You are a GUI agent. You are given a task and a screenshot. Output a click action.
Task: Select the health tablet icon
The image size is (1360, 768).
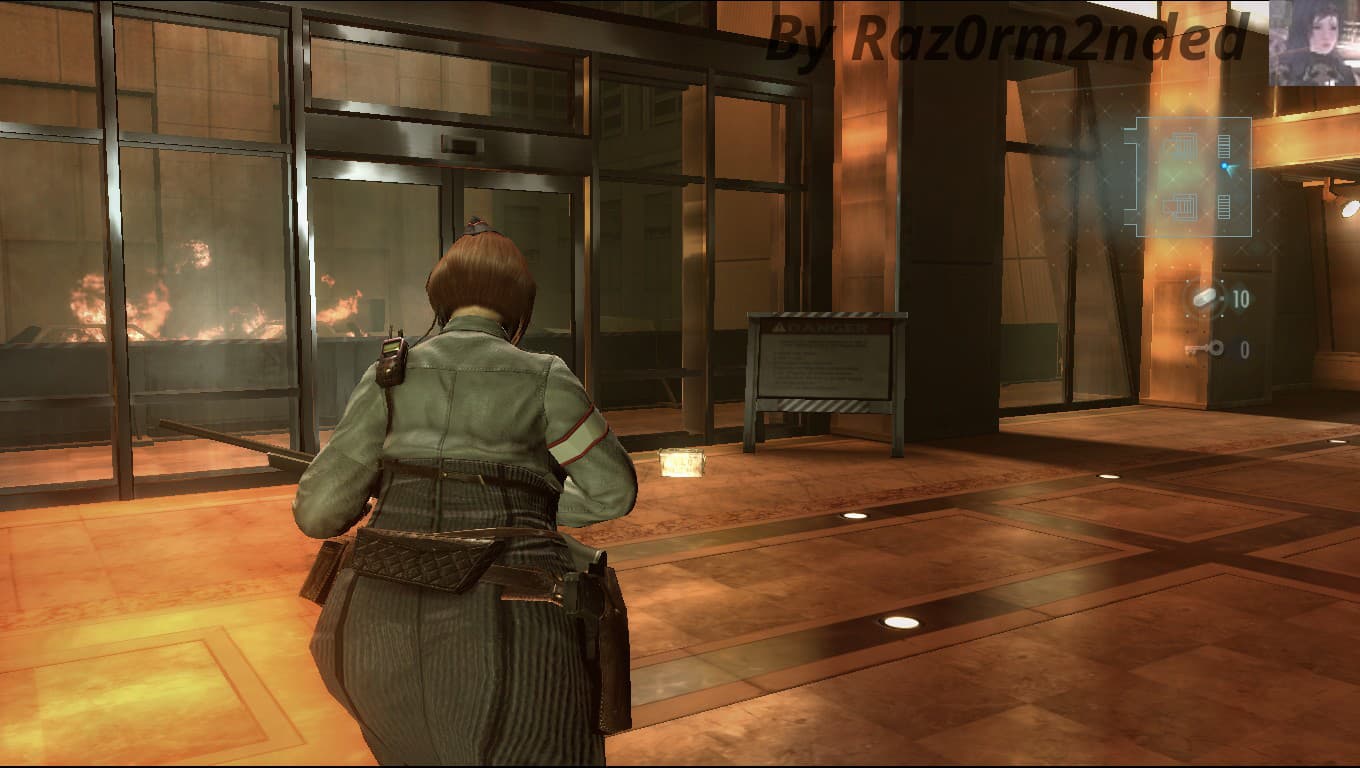1204,298
